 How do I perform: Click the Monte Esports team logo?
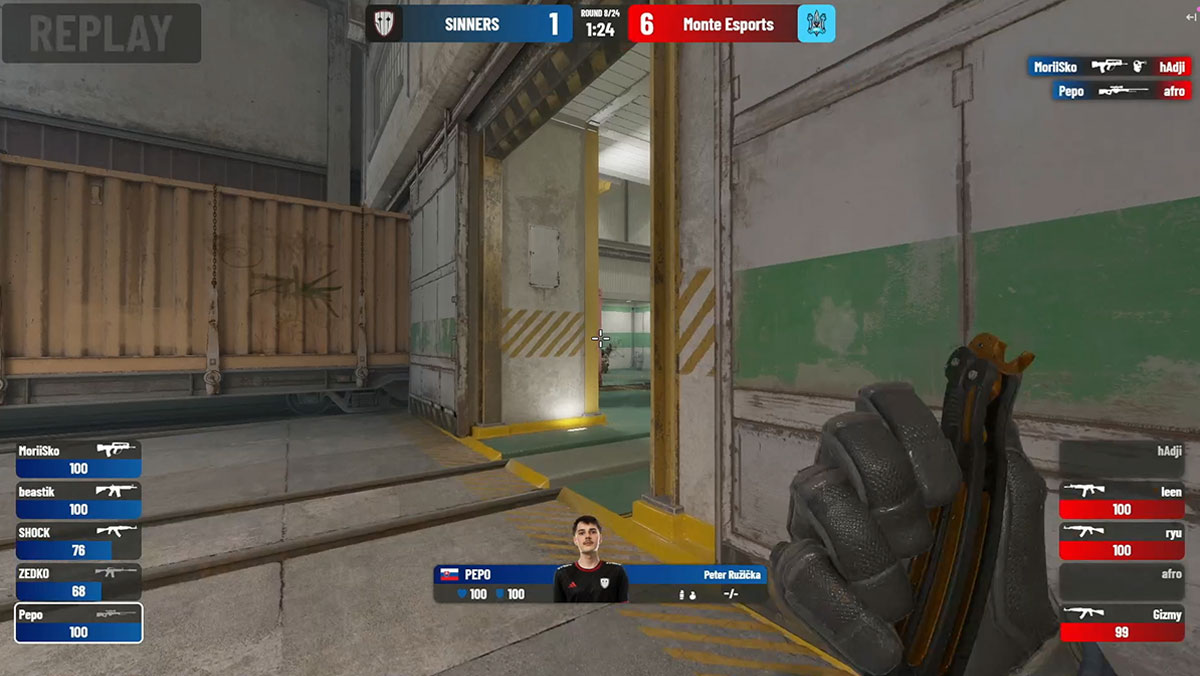[816, 24]
